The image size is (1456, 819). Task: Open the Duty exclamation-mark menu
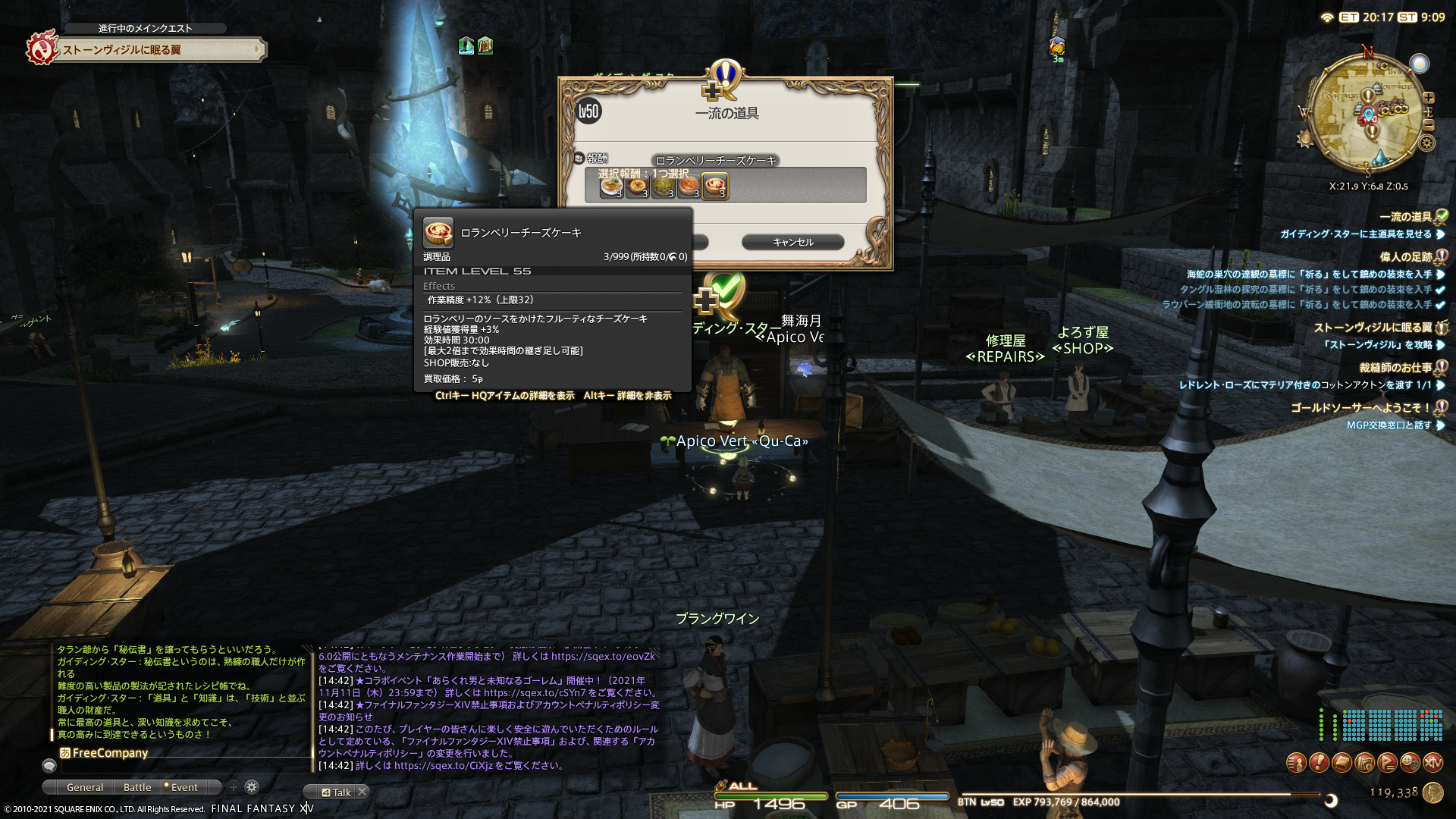pos(1319,762)
